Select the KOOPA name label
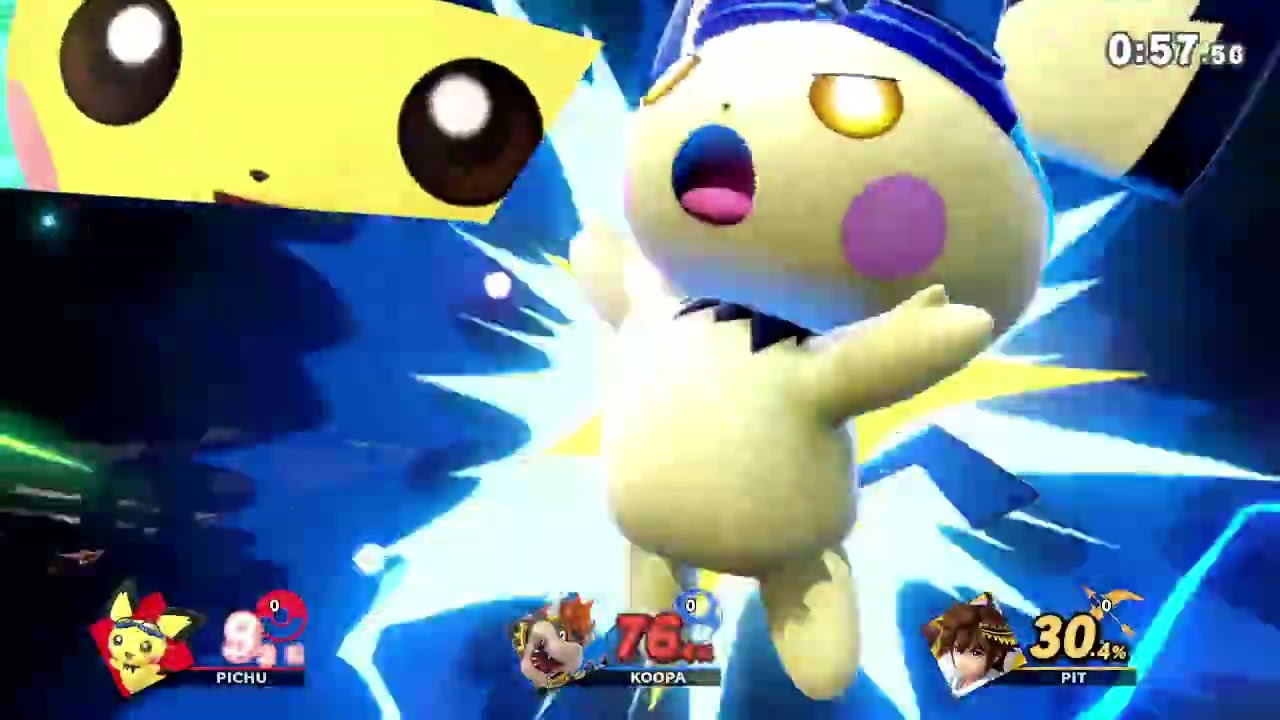The height and width of the screenshot is (720, 1280). [x=659, y=678]
